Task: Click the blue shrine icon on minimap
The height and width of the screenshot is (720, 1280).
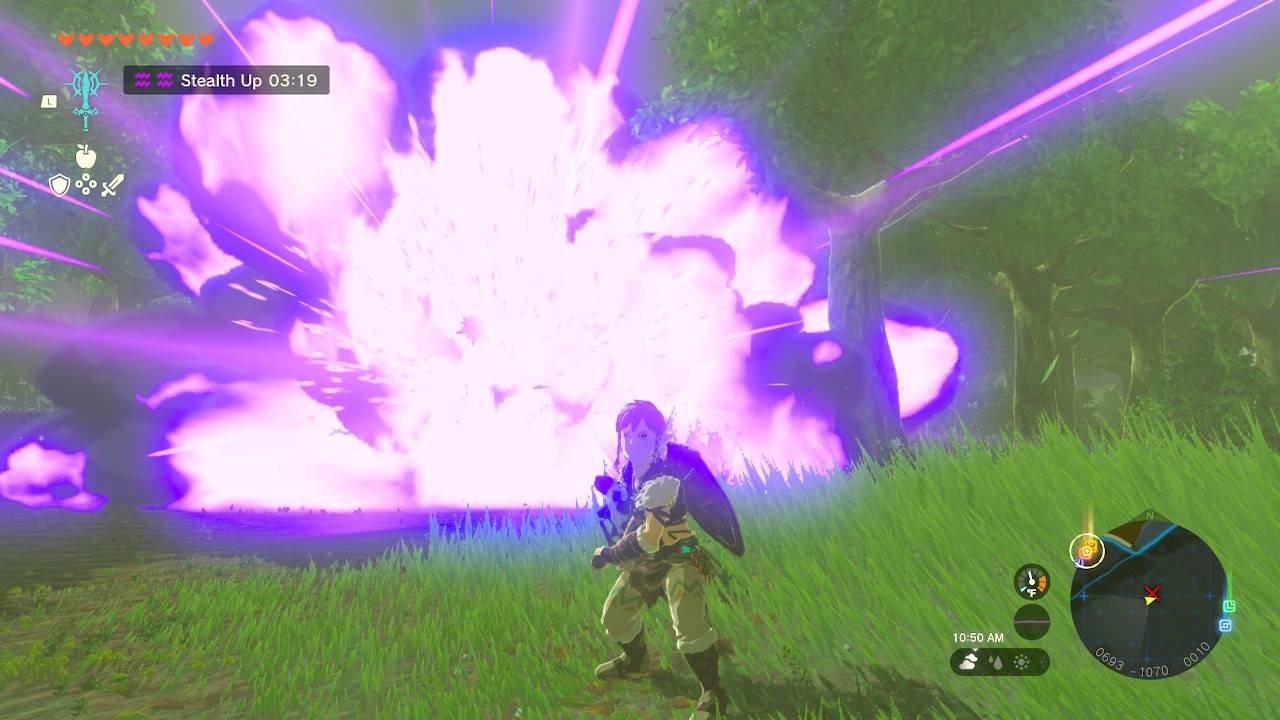Action: 1226,624
